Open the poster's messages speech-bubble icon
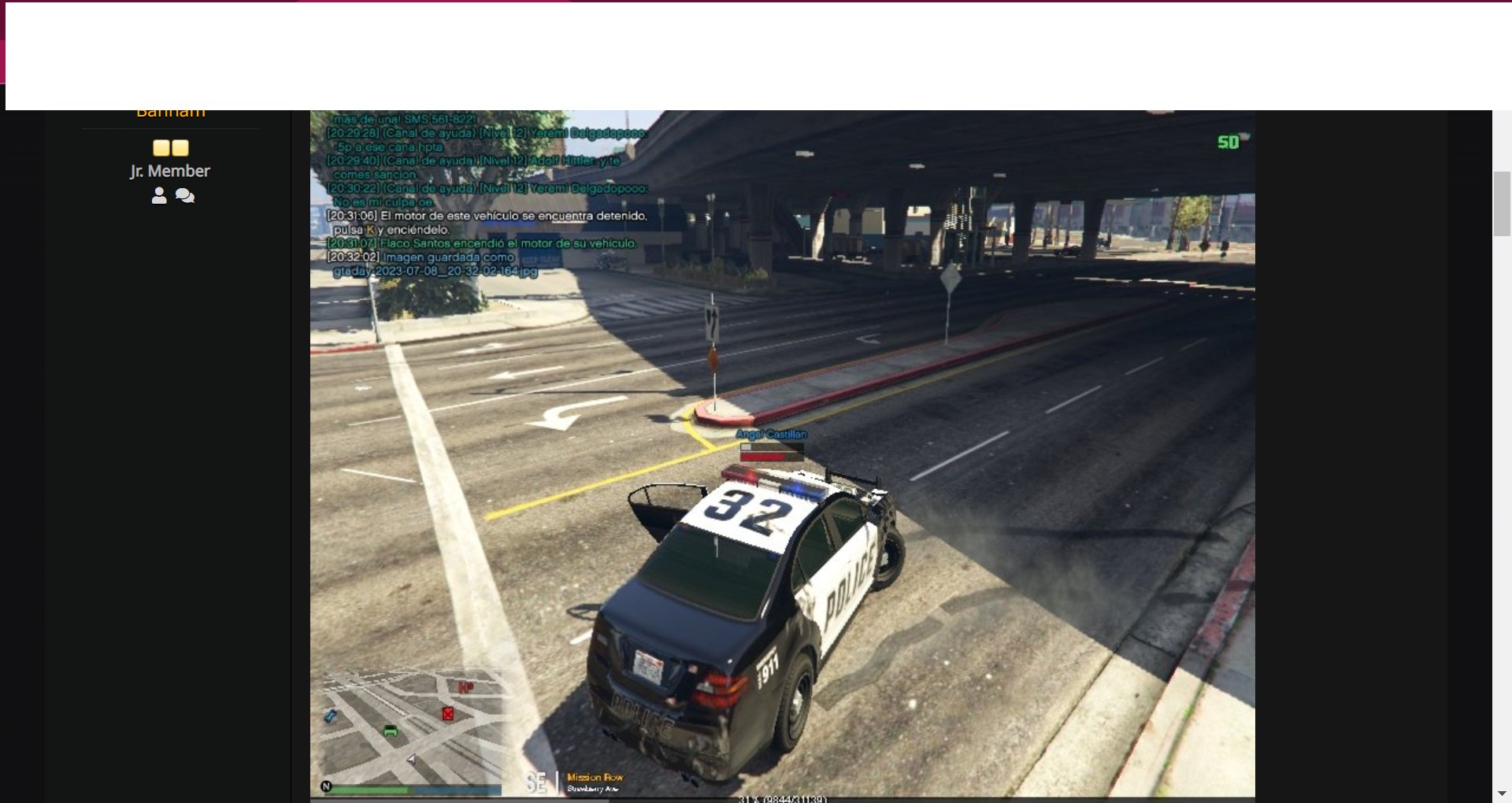 point(185,196)
